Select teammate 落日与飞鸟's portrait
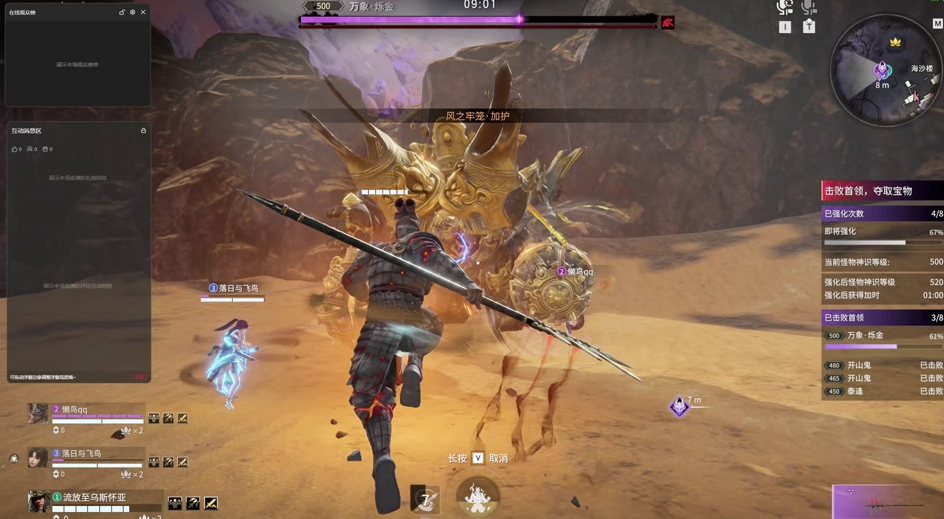The width and height of the screenshot is (944, 519). 37,458
